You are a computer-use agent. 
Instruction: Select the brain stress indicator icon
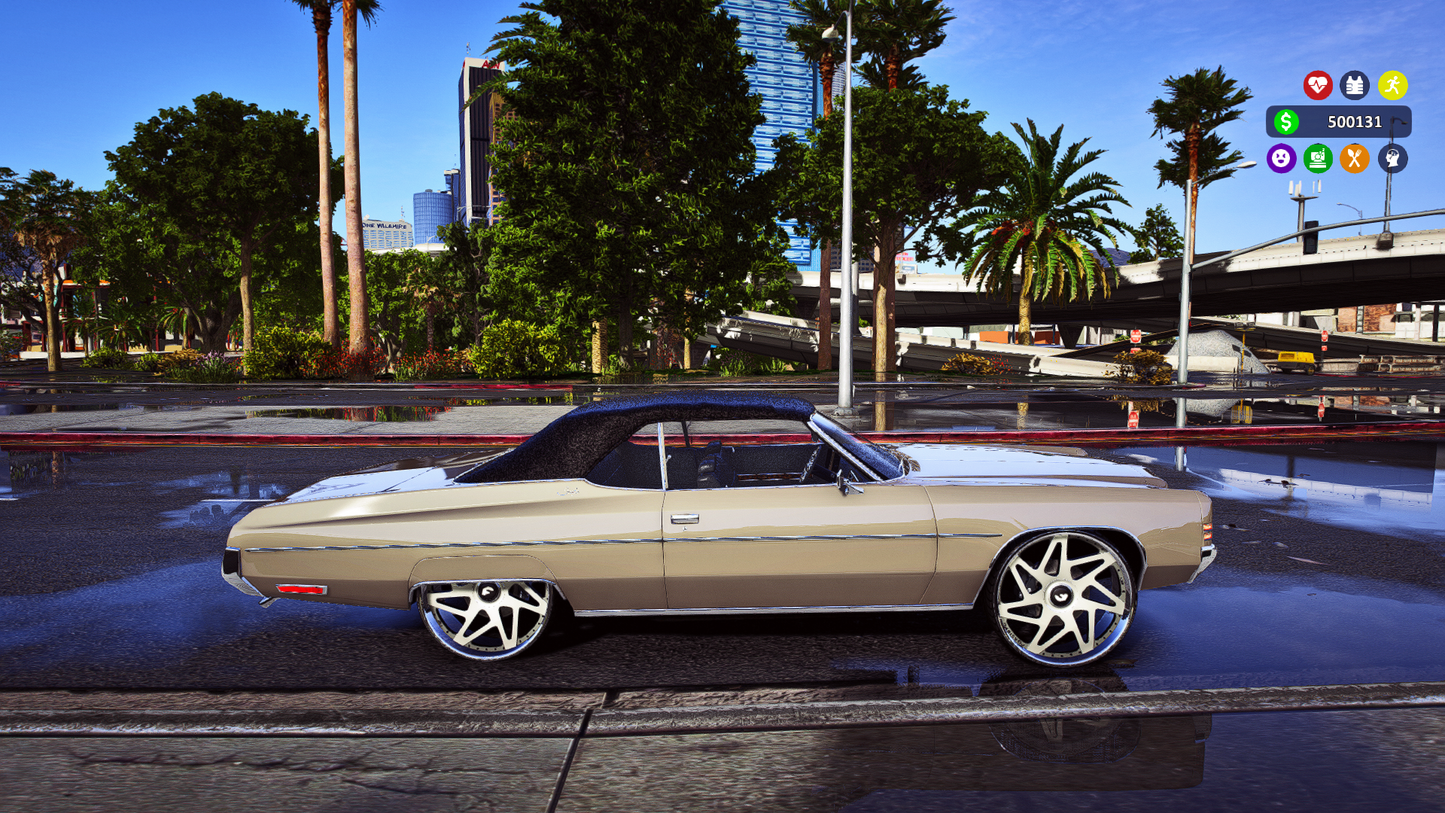1390,159
